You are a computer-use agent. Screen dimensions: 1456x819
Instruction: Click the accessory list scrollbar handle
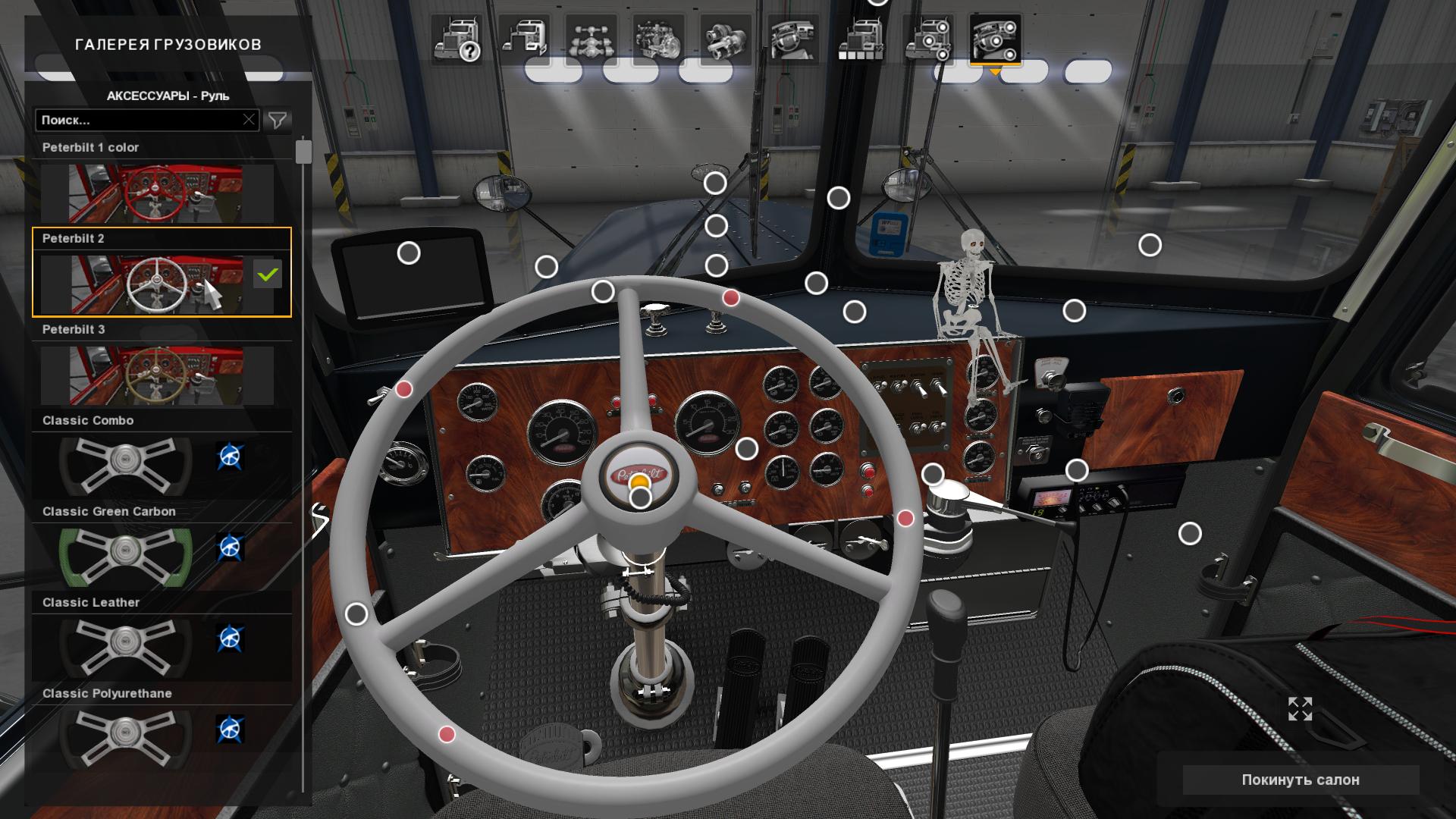(x=303, y=151)
